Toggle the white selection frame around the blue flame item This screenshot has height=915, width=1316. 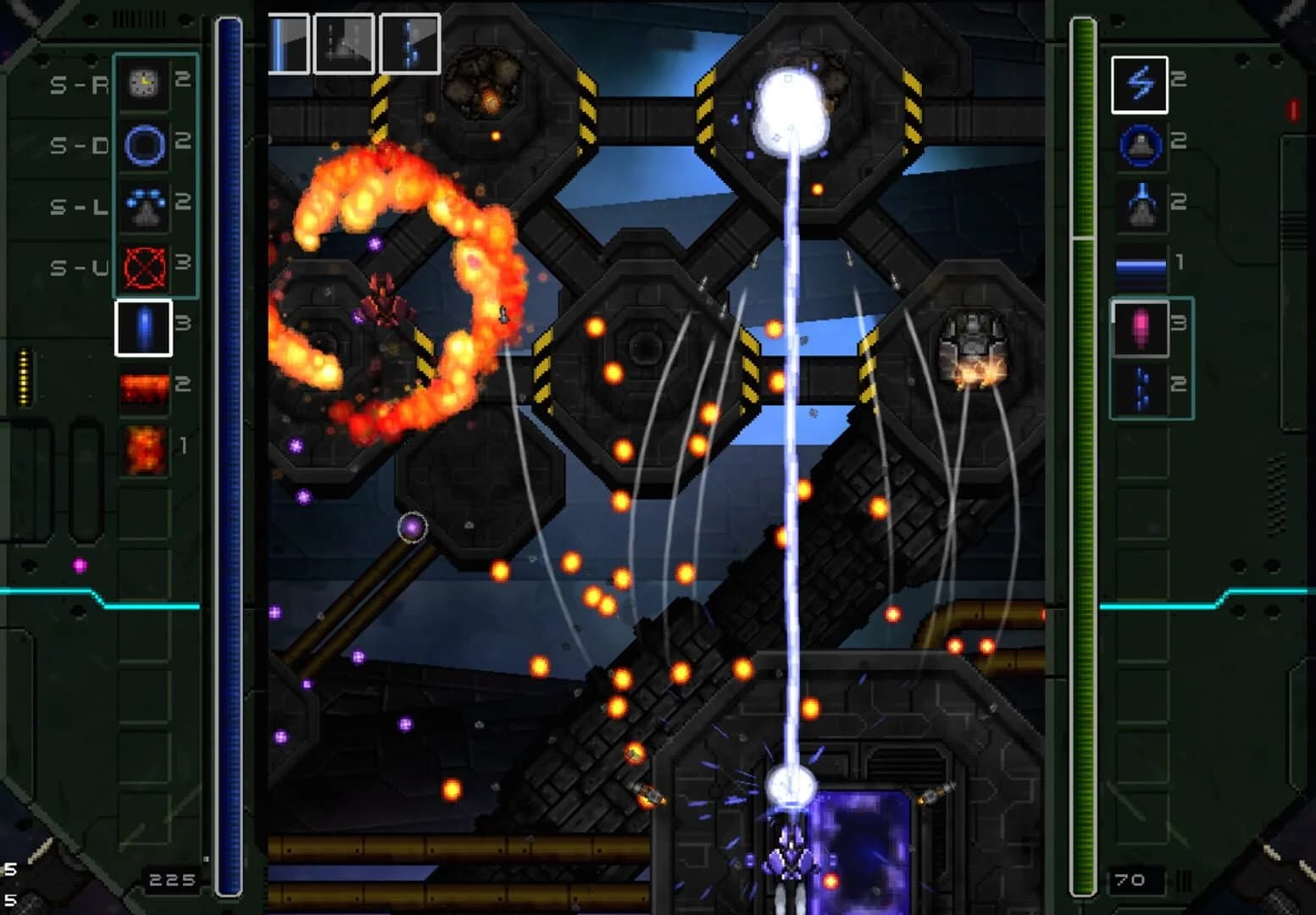tap(142, 329)
